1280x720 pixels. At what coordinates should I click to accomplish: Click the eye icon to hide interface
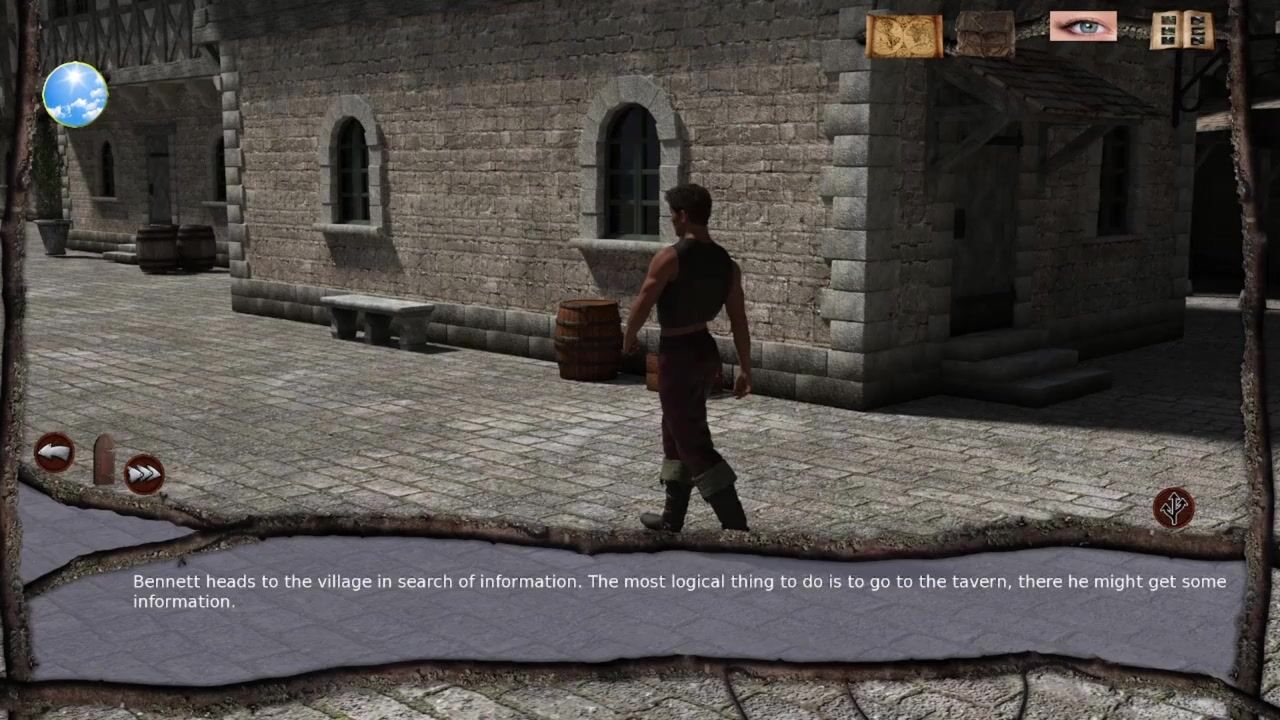pyautogui.click(x=1083, y=27)
